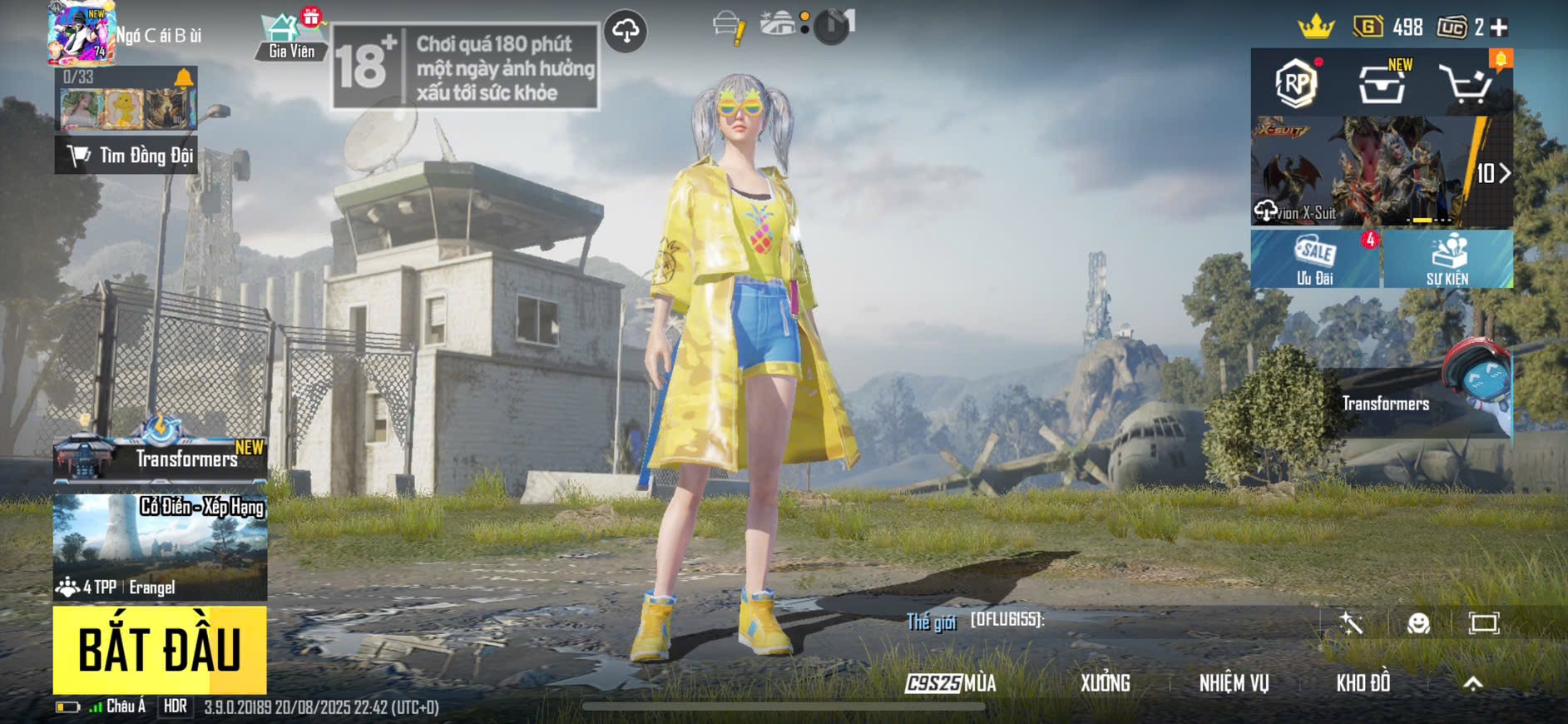Add UC with the plus button
The width and height of the screenshot is (1568, 724).
[x=1500, y=27]
